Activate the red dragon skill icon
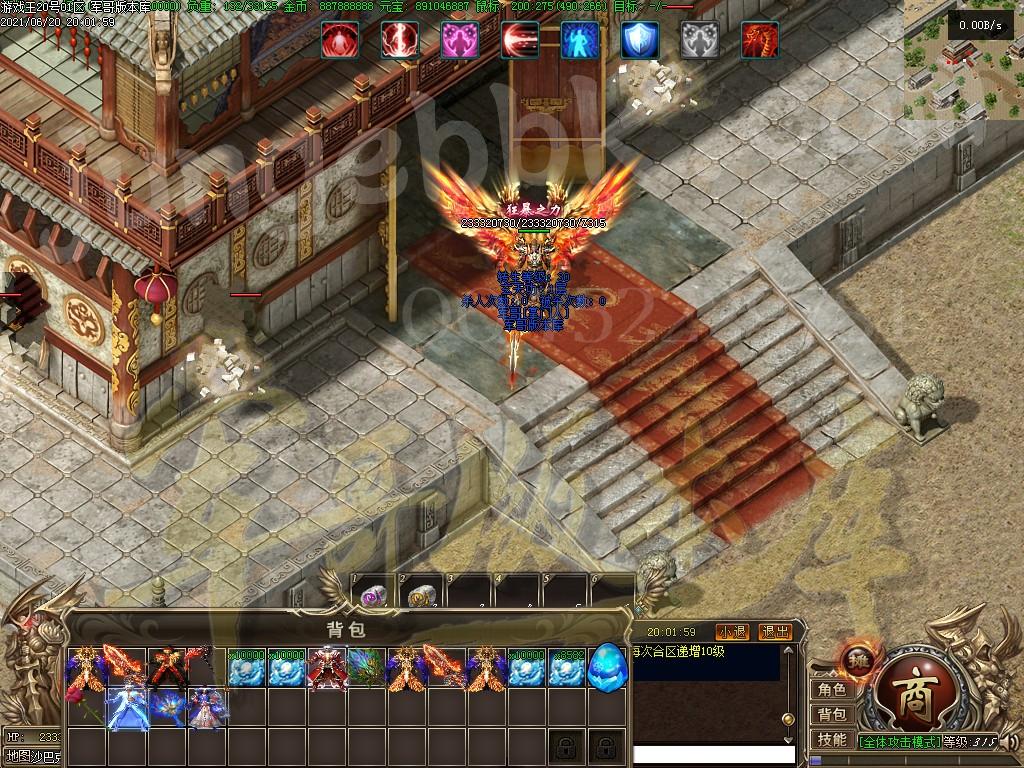 coord(760,40)
